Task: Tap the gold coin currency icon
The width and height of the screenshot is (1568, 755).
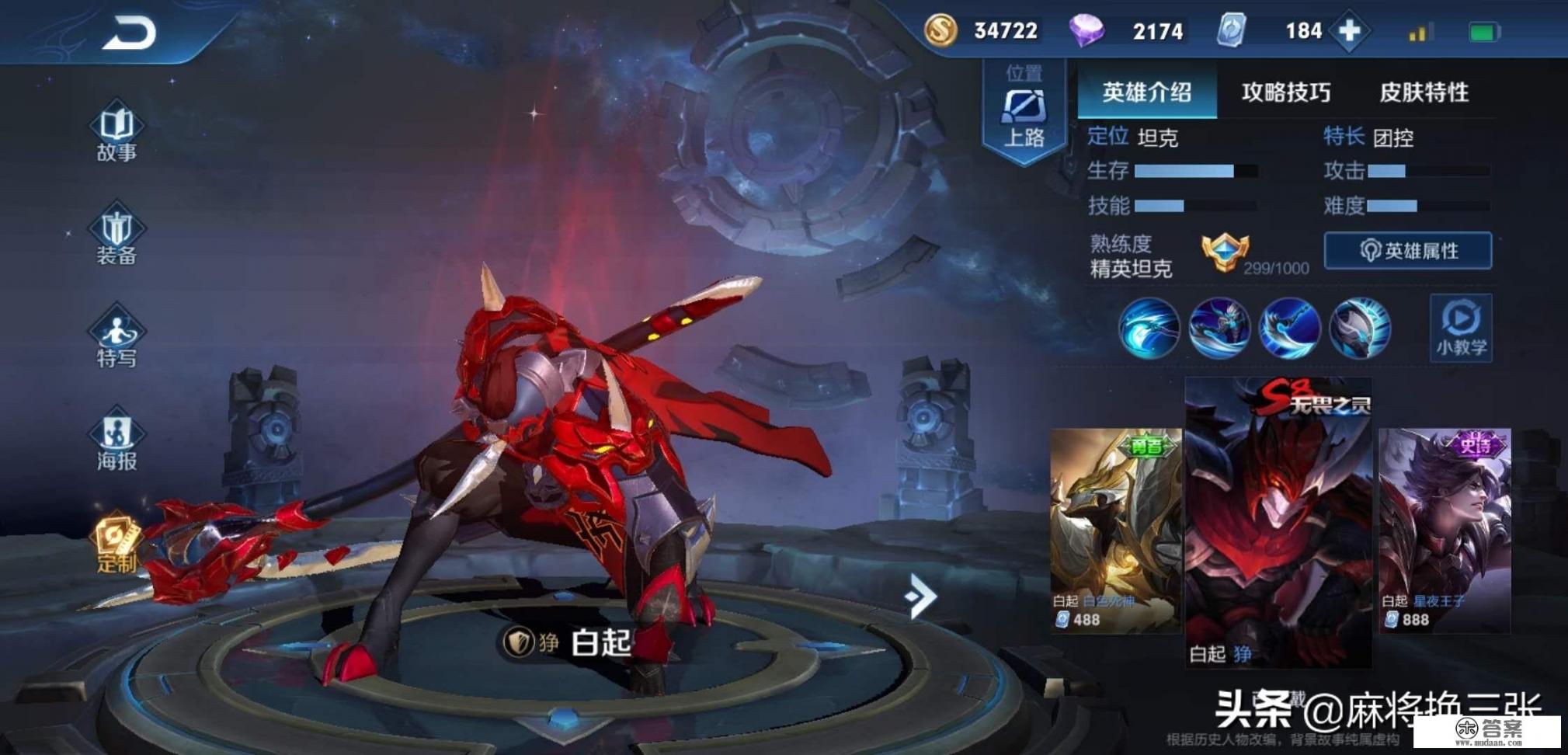Action: pyautogui.click(x=940, y=31)
